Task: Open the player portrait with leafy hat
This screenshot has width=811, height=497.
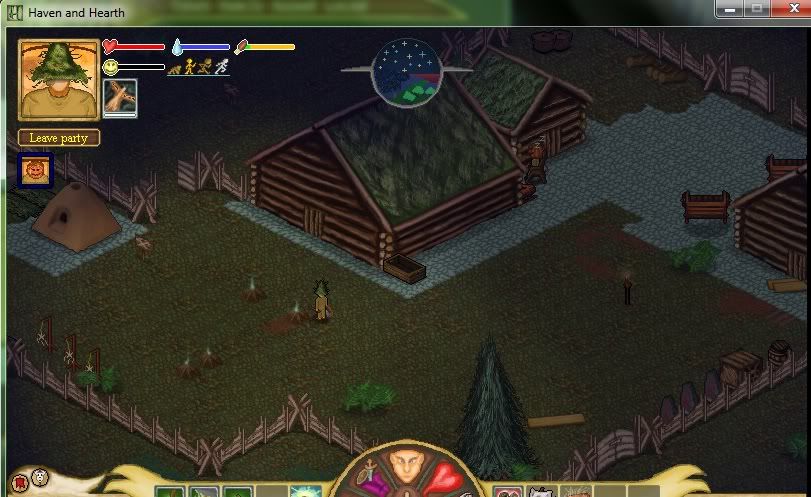Action: point(59,80)
